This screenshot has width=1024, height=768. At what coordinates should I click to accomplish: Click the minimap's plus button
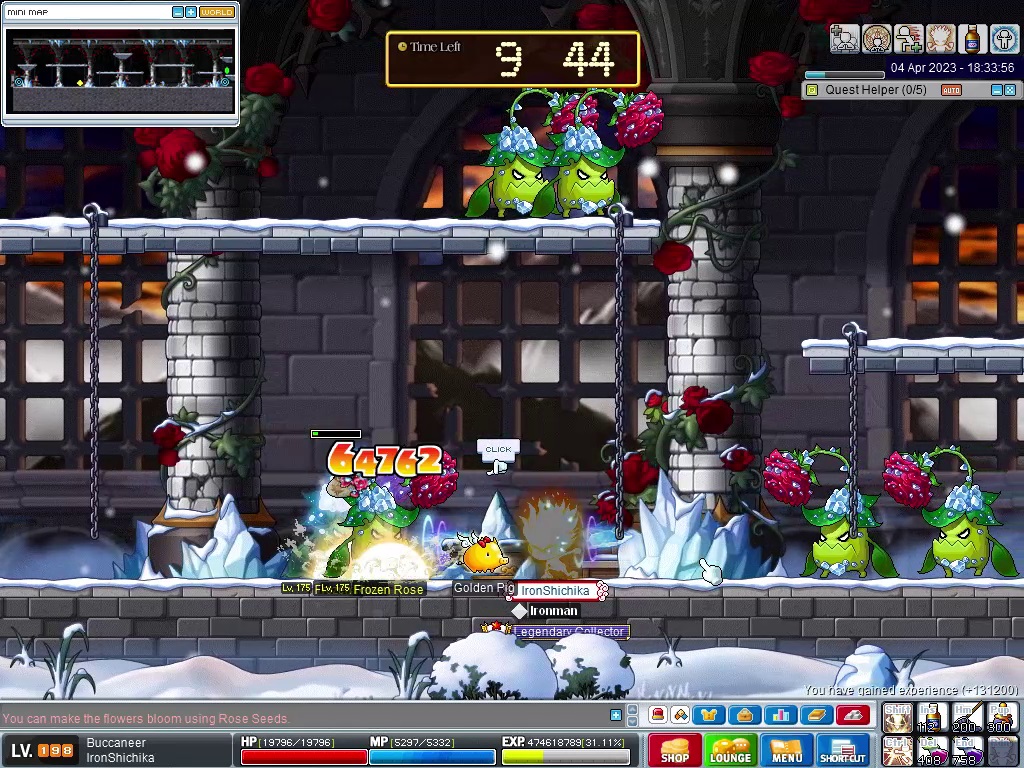click(x=191, y=12)
